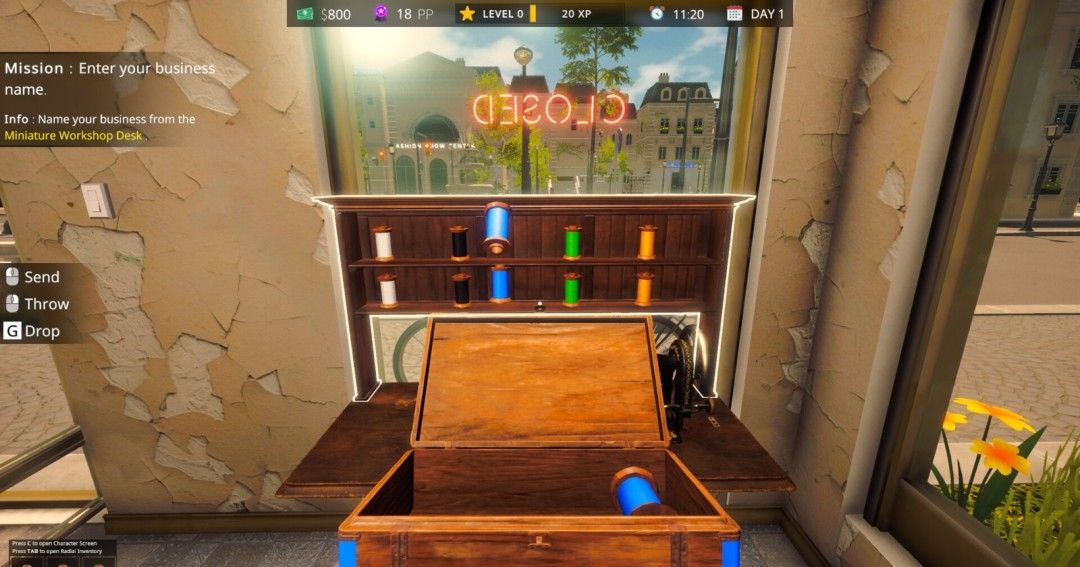The width and height of the screenshot is (1080, 567).
Task: Open the calendar icon beside Day 1
Action: (735, 14)
